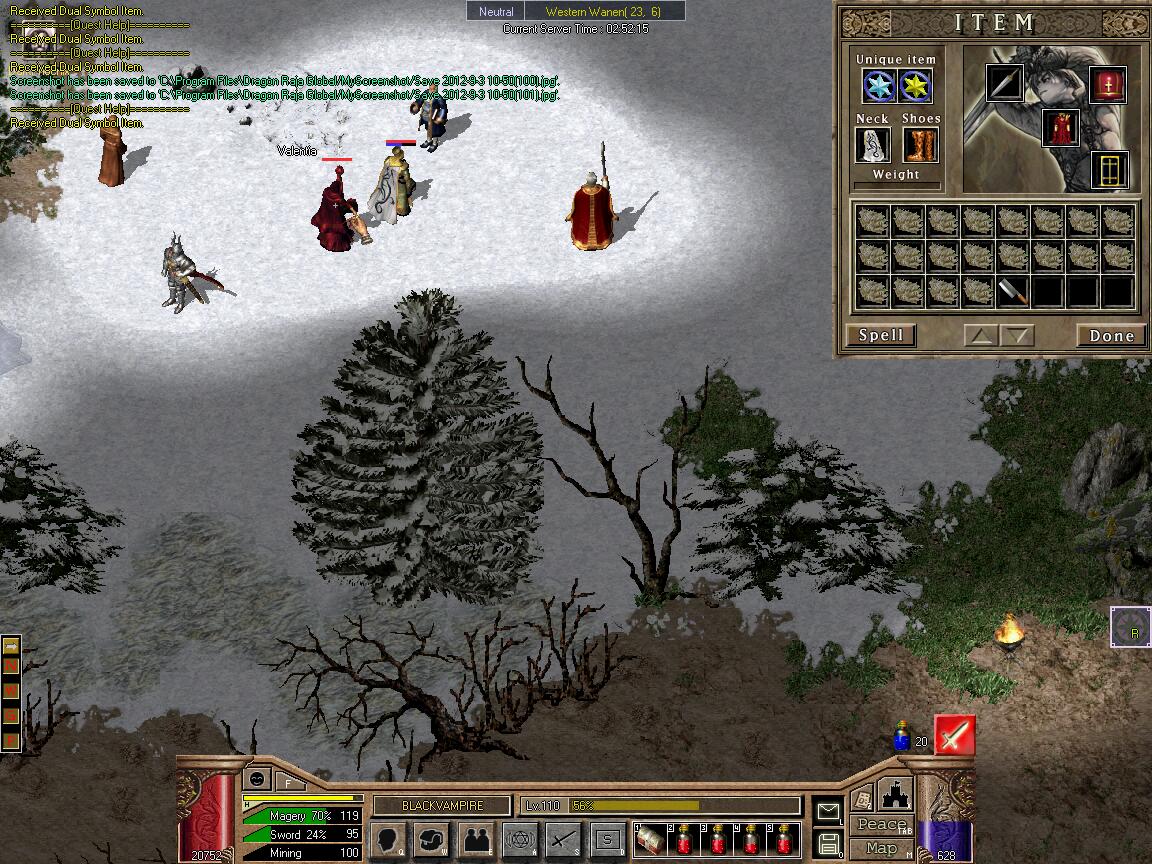Toggle the Peace mode button
1152x864 pixels.
click(882, 825)
